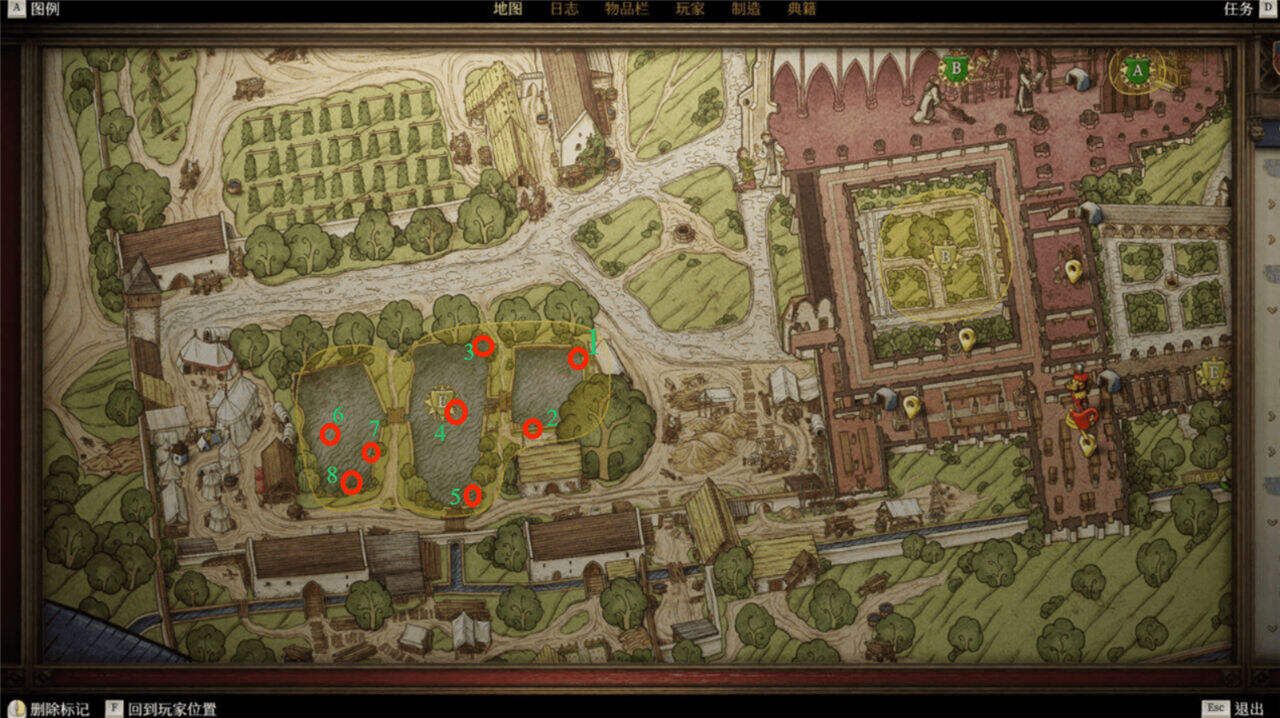Open the 日志 journal tab
Screen dimensions: 1280x718
point(564,9)
